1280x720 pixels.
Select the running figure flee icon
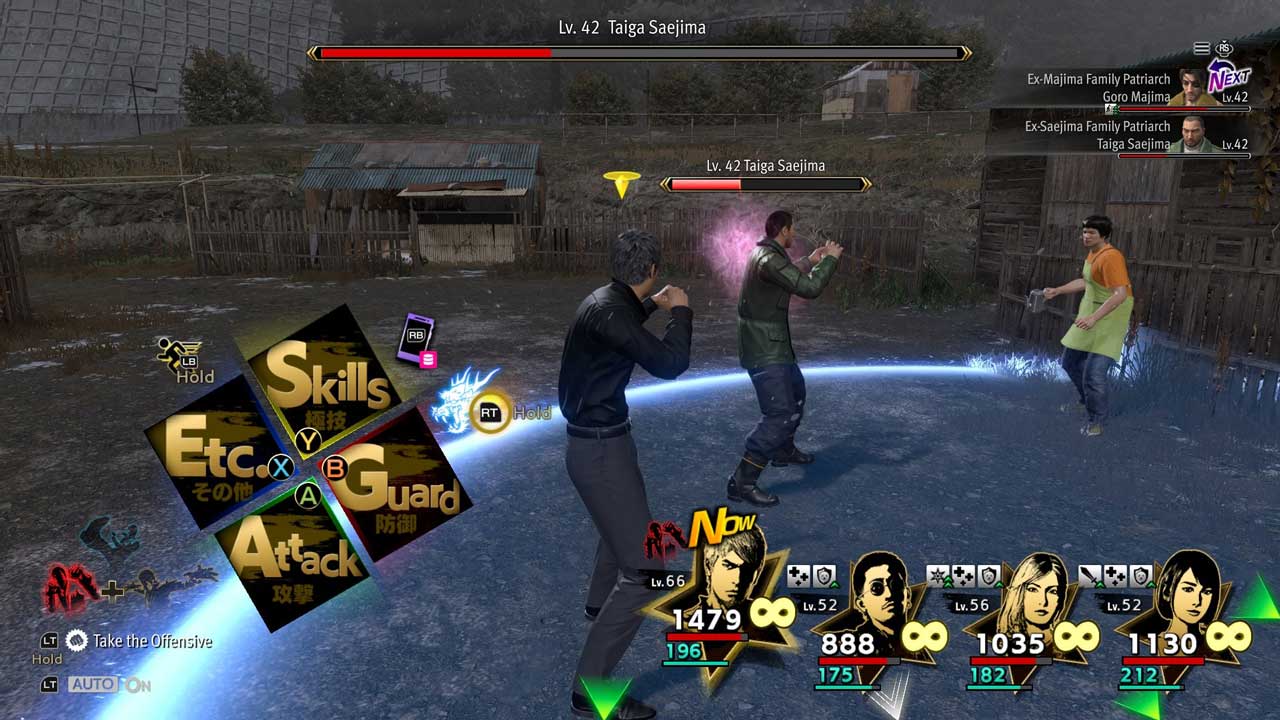tap(177, 353)
